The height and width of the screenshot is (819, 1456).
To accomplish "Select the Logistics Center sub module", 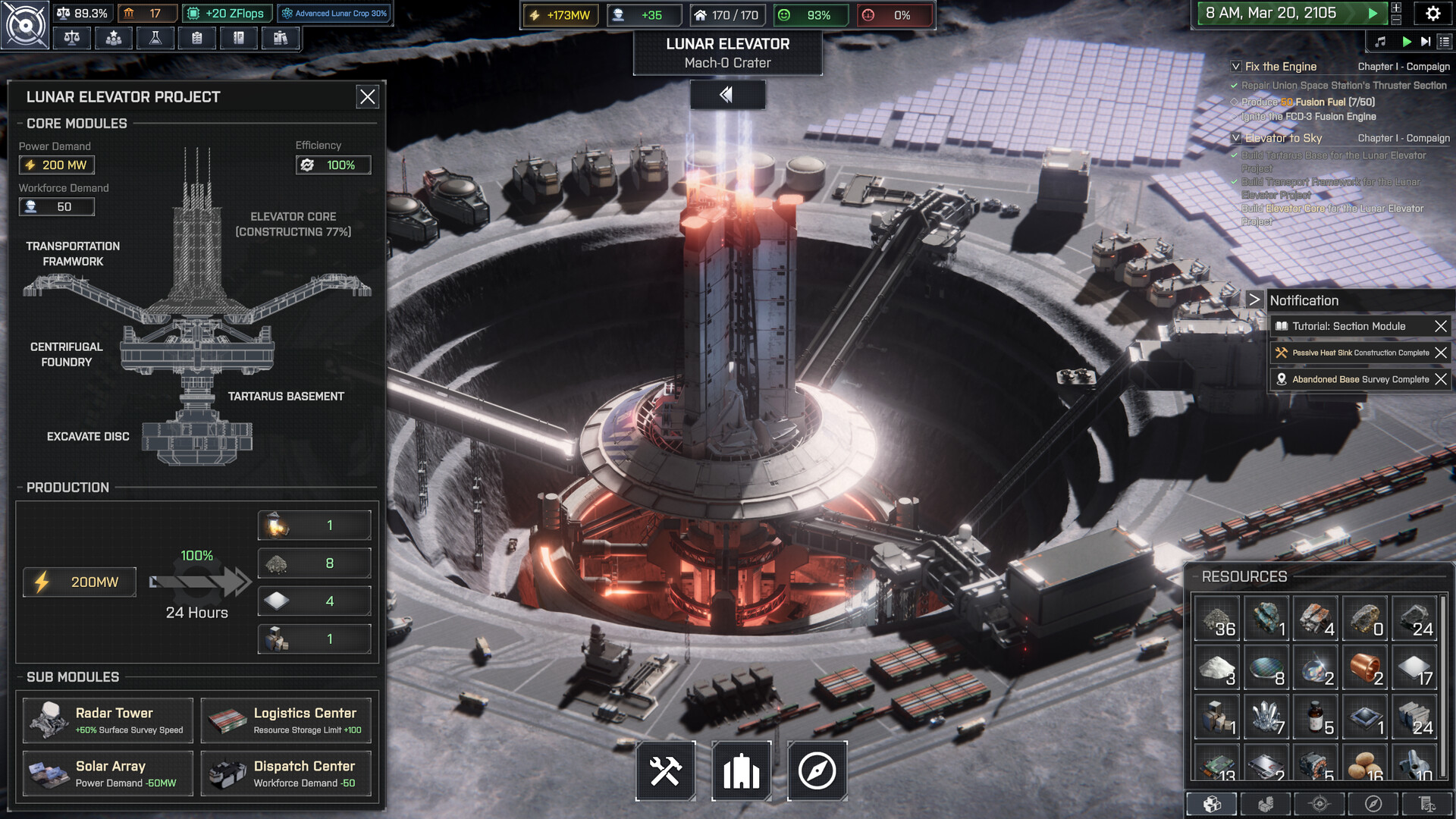I will tap(286, 720).
